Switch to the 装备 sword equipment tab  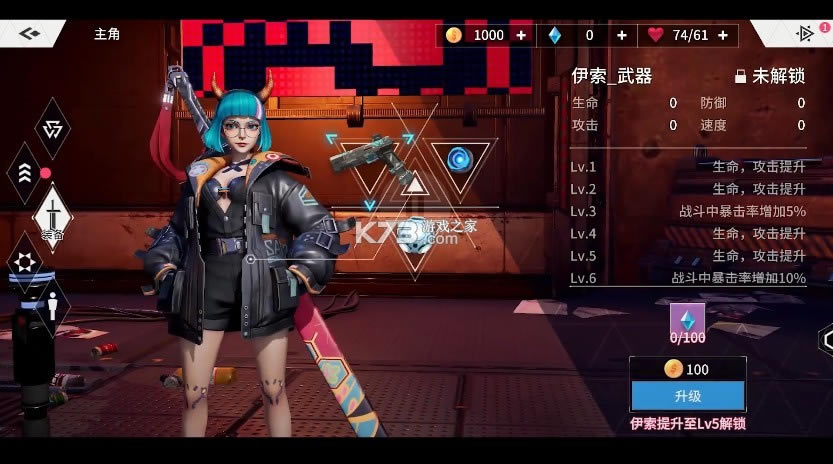(52, 215)
